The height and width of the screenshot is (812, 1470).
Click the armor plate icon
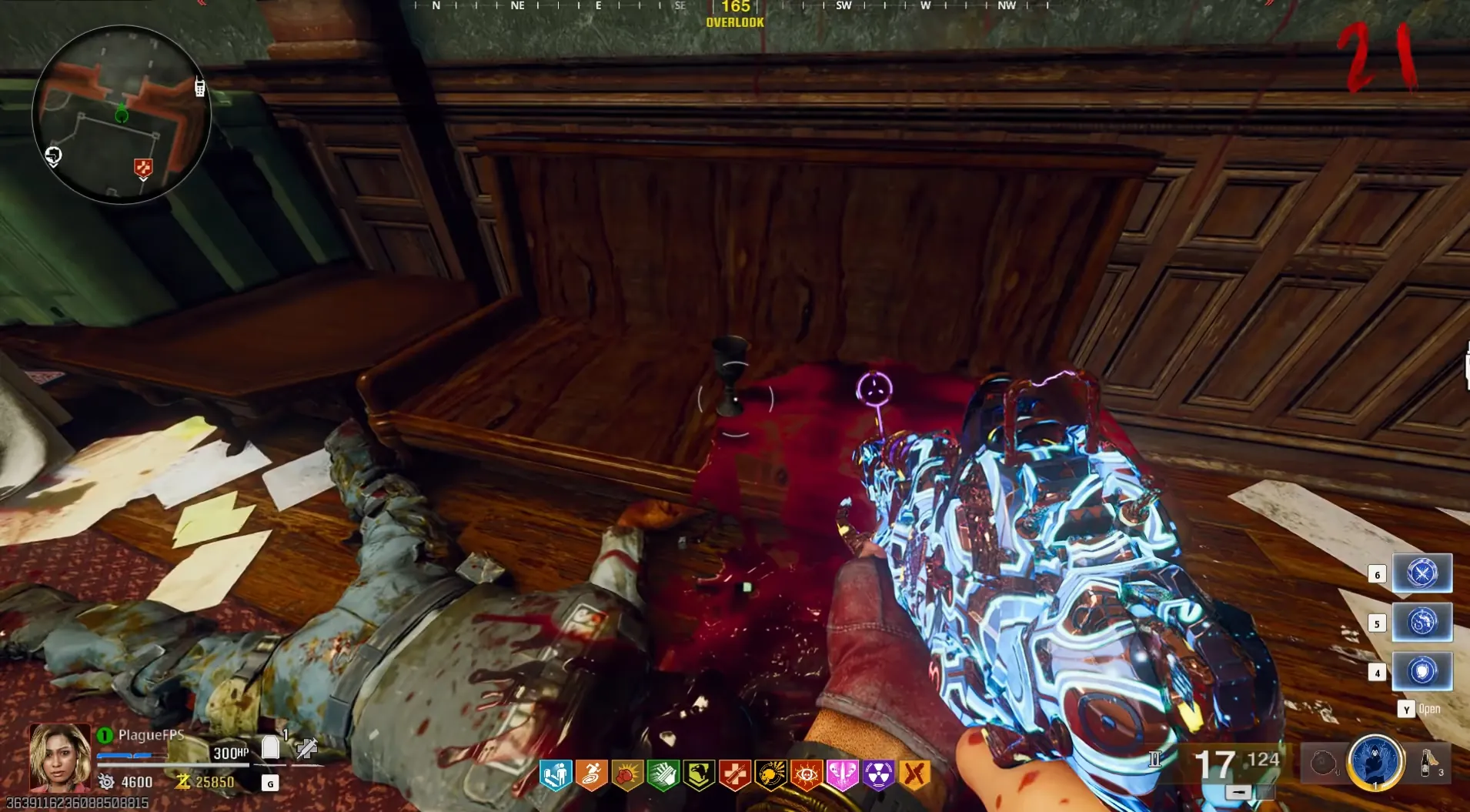point(271,747)
